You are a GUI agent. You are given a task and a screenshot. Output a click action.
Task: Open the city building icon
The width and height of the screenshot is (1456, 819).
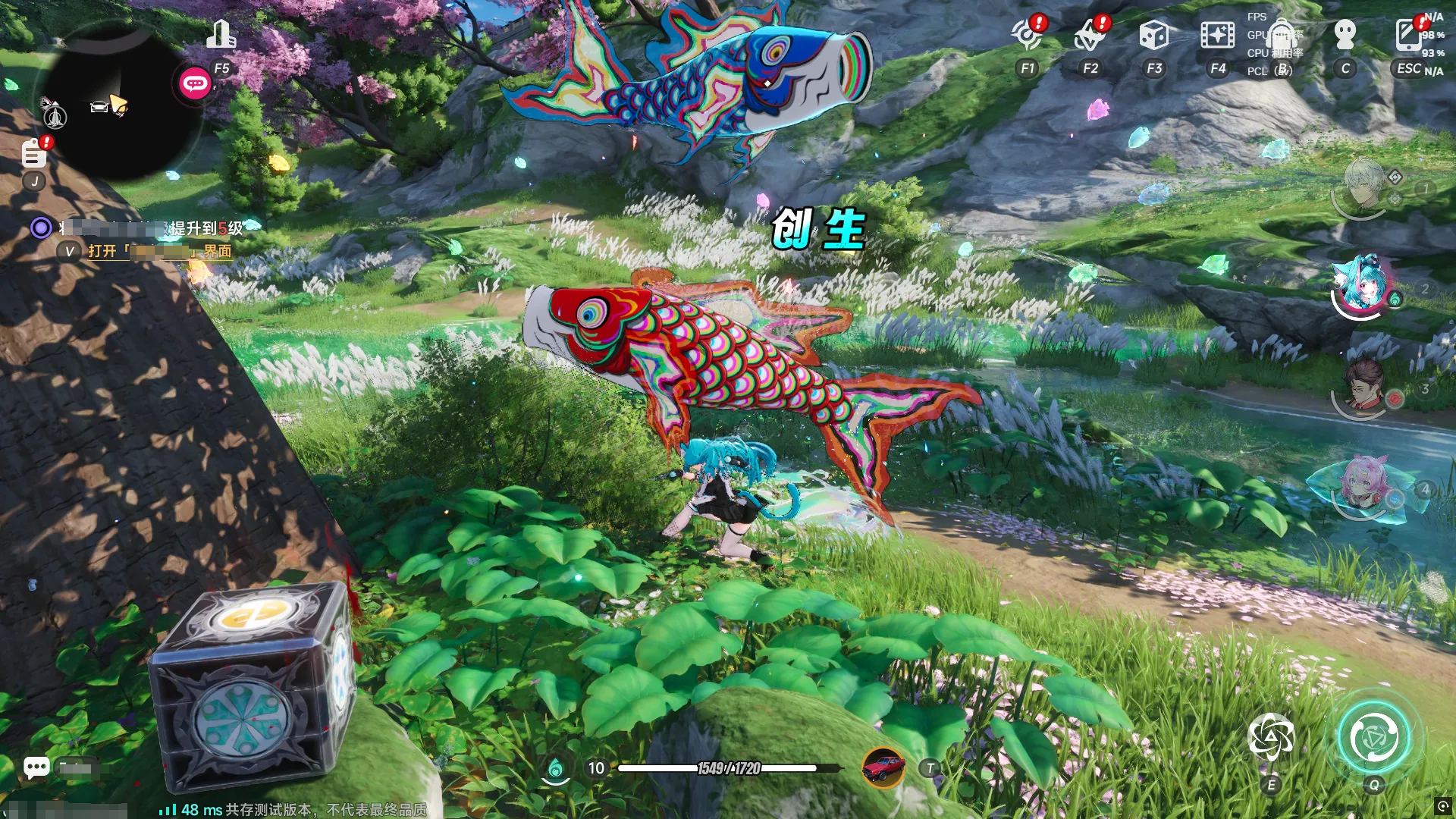[221, 36]
